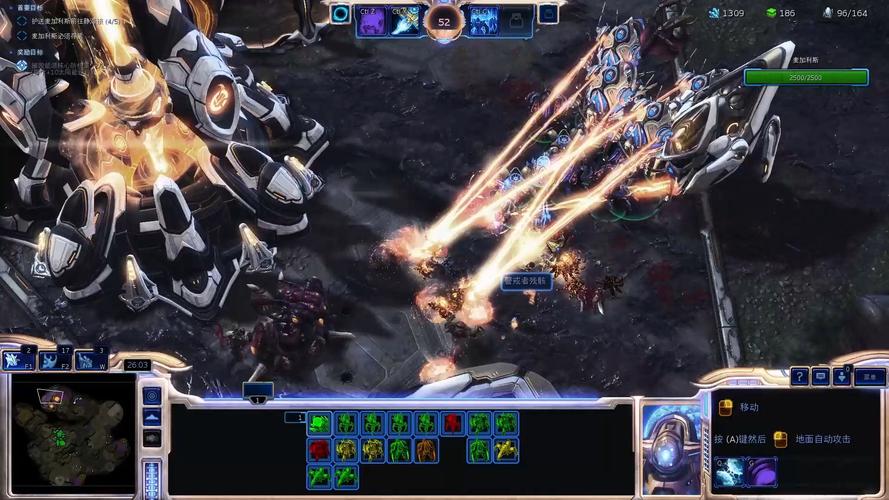
Task: Activate the blue crystal command card ability
Action: 729,471
